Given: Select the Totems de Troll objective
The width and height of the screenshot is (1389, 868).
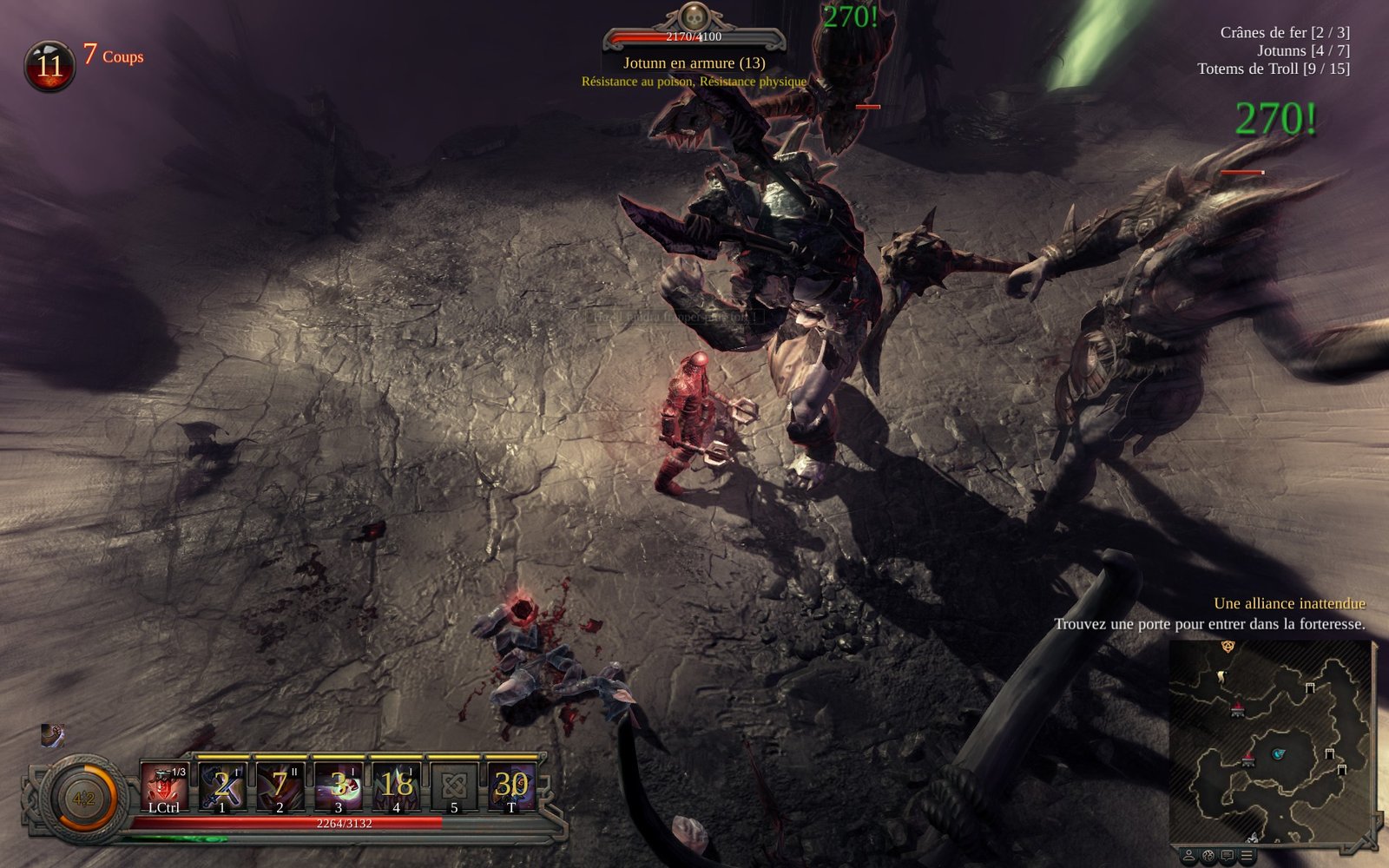Looking at the screenshot, I should pos(1273,69).
